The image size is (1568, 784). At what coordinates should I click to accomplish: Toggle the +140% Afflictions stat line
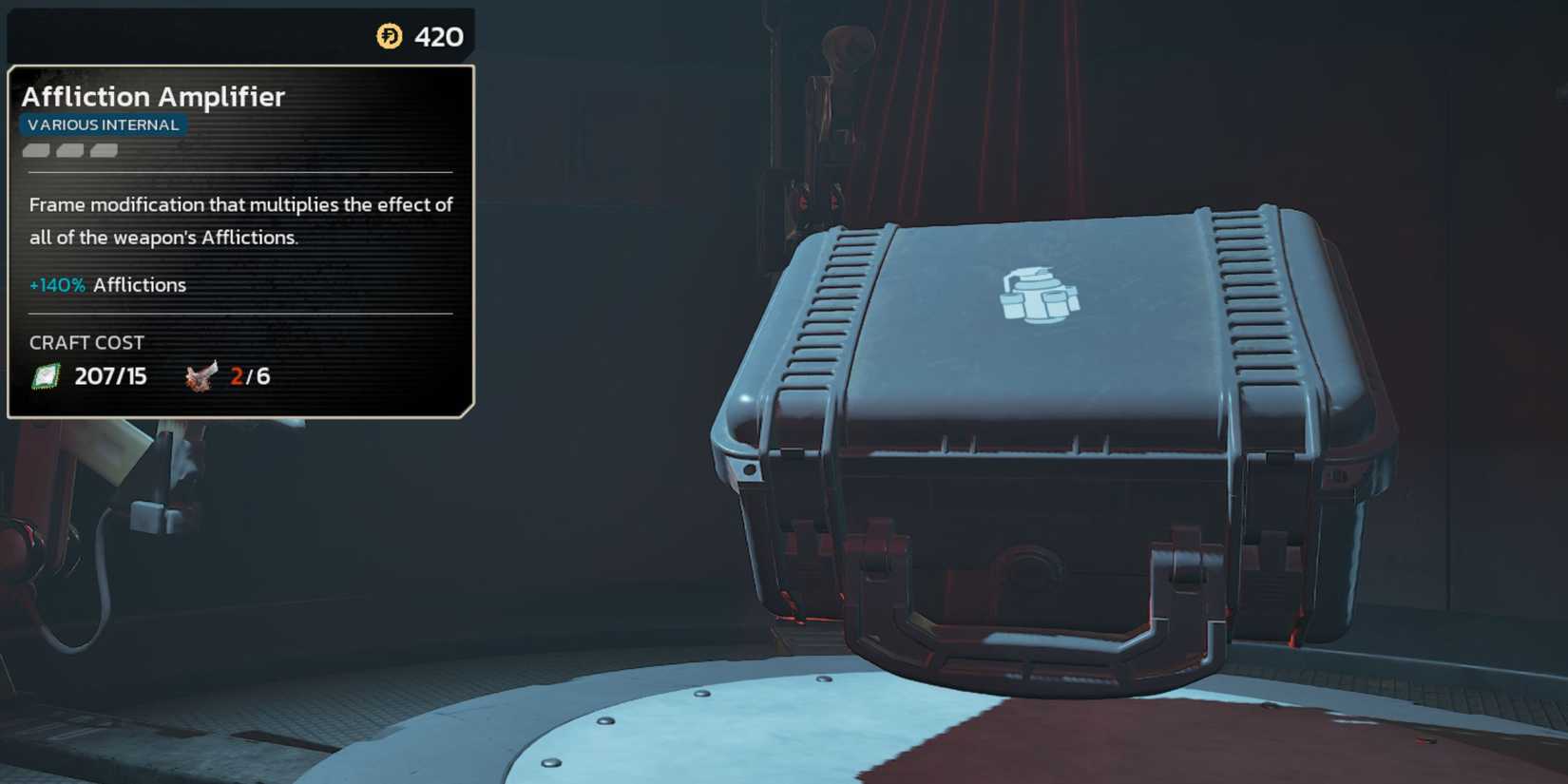click(107, 284)
